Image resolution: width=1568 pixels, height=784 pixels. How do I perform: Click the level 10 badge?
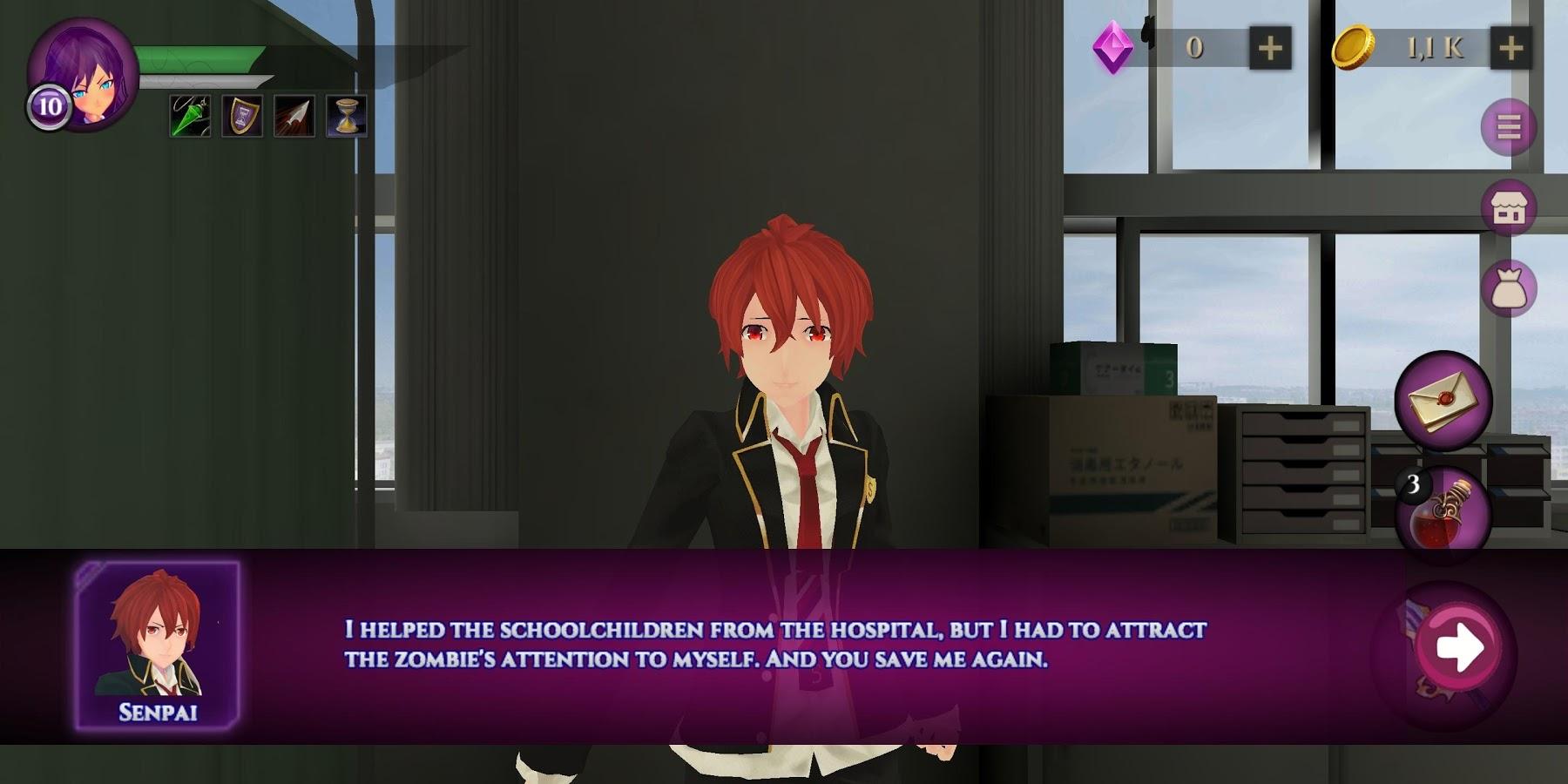click(x=48, y=109)
